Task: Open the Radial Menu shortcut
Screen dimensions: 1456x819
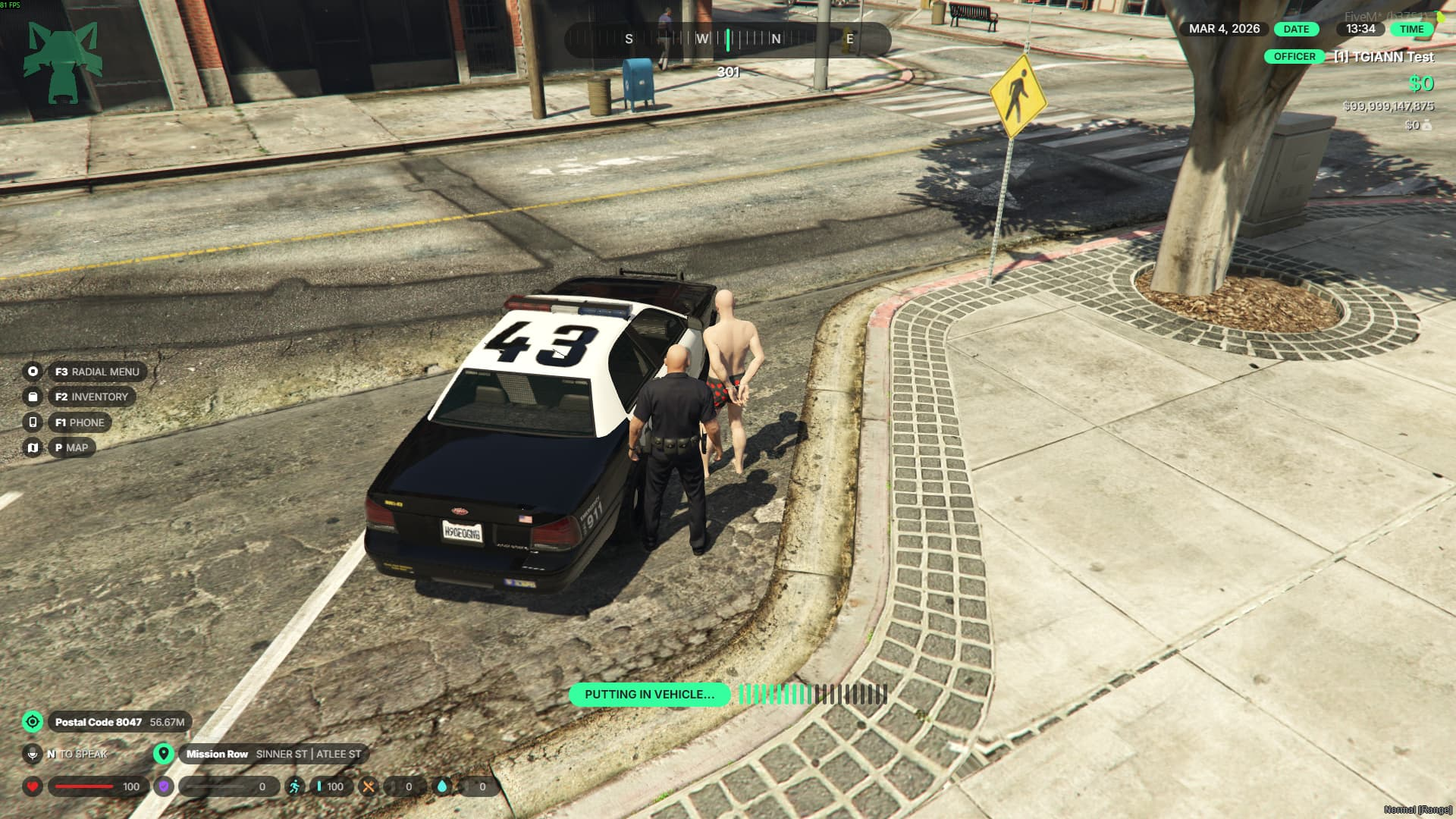Action: [97, 372]
